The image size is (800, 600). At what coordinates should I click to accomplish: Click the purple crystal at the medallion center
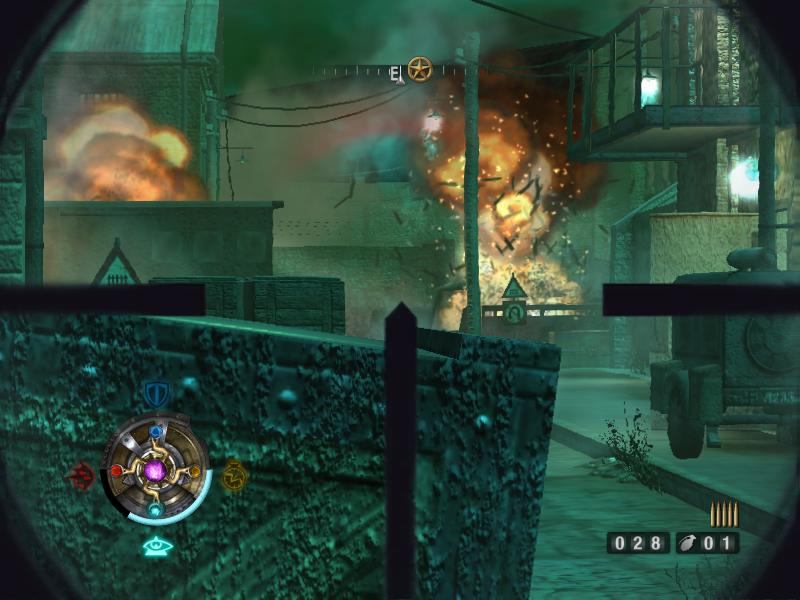point(155,470)
